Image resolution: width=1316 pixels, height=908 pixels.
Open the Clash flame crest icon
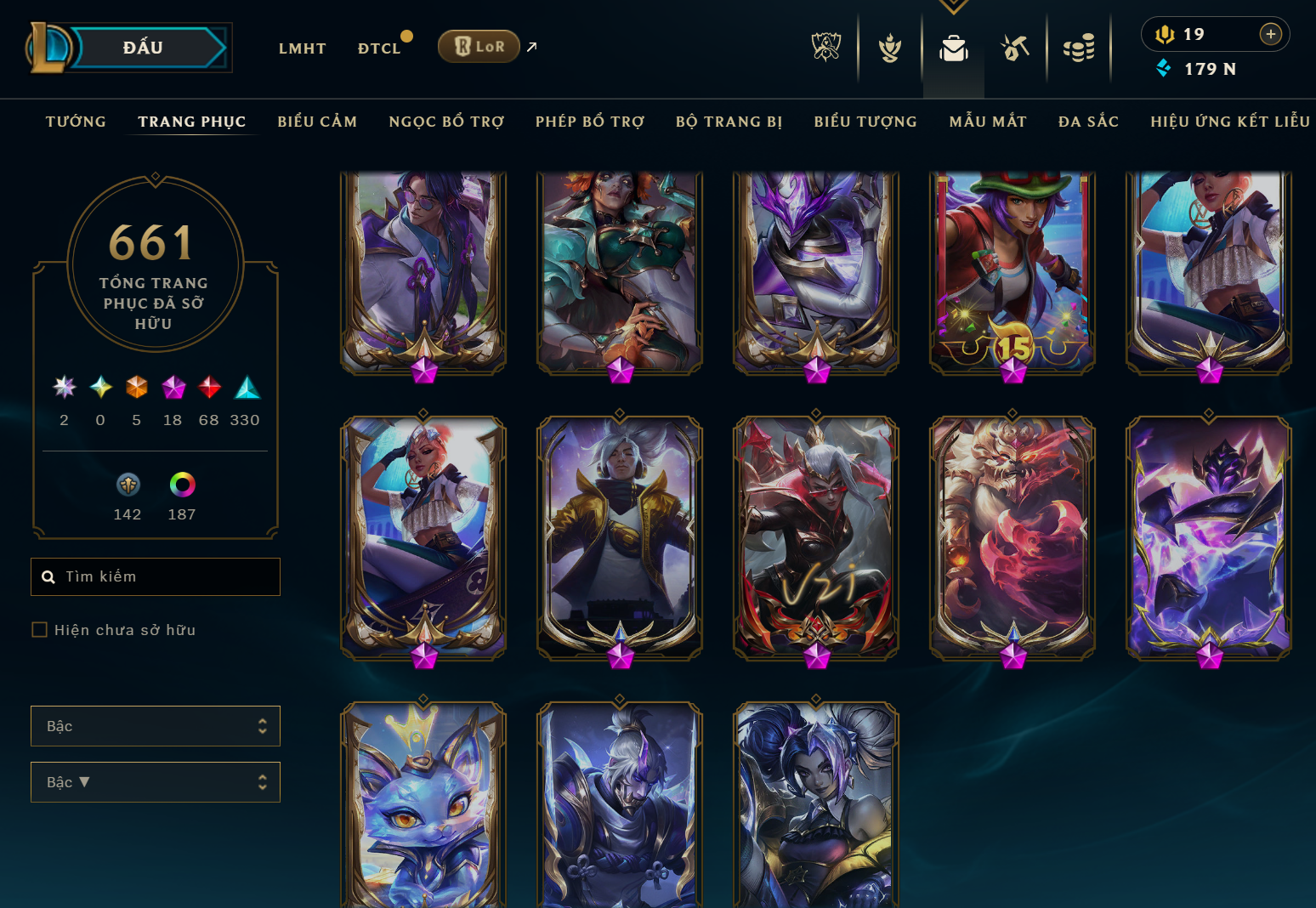click(x=889, y=48)
